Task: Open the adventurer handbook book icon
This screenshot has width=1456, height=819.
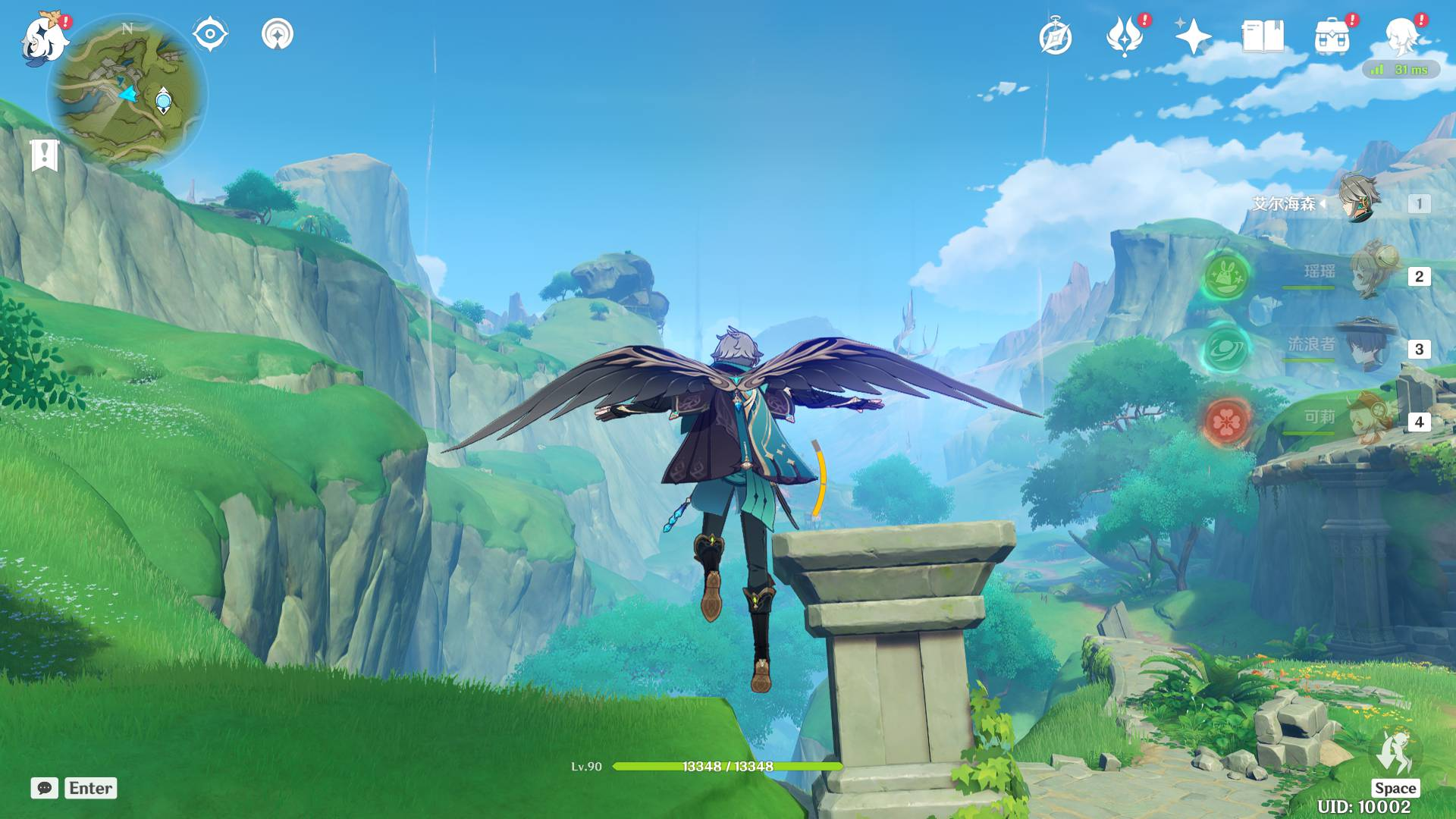Action: tap(1263, 36)
